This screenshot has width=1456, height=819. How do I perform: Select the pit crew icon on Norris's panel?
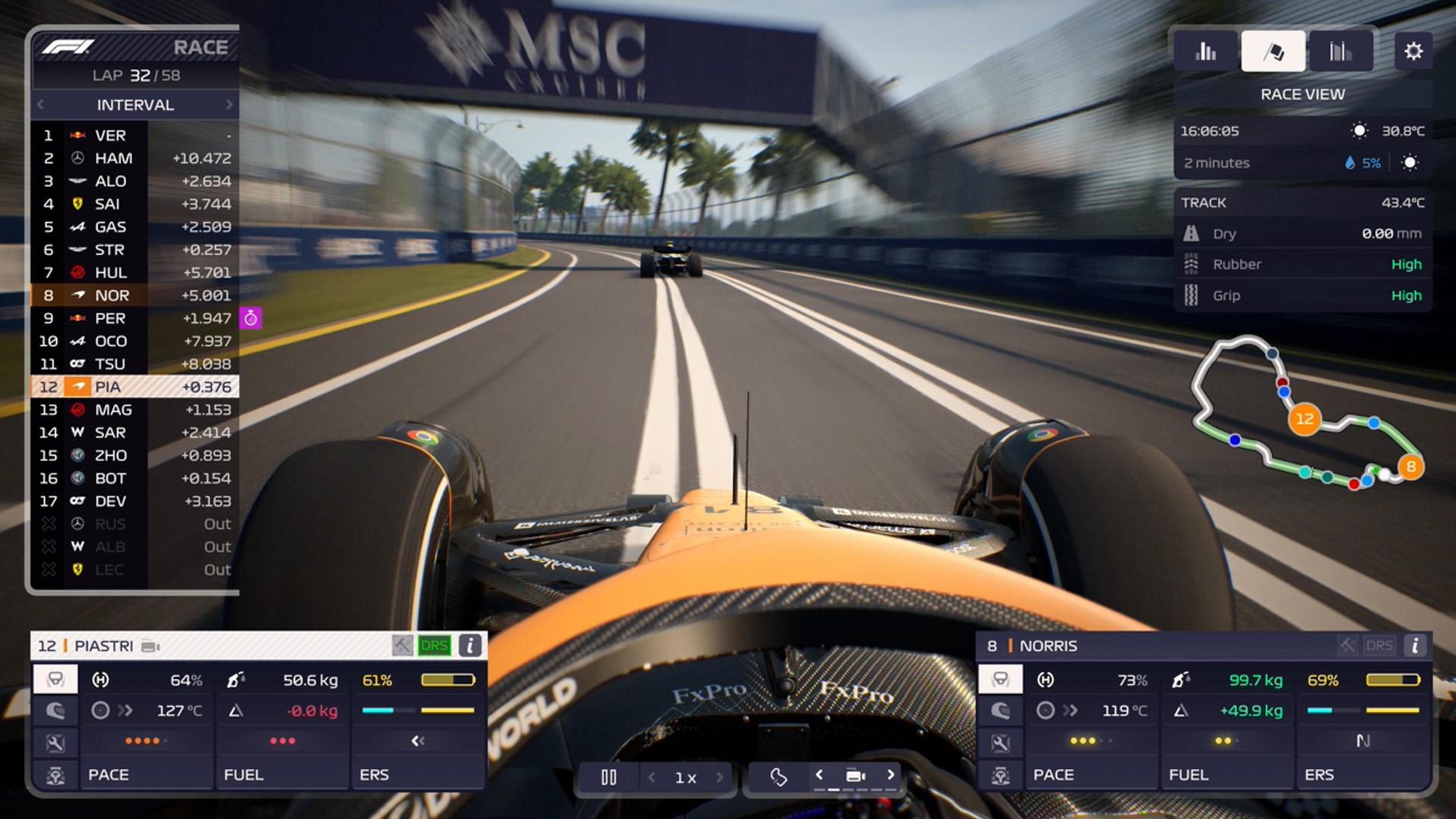(x=1002, y=773)
